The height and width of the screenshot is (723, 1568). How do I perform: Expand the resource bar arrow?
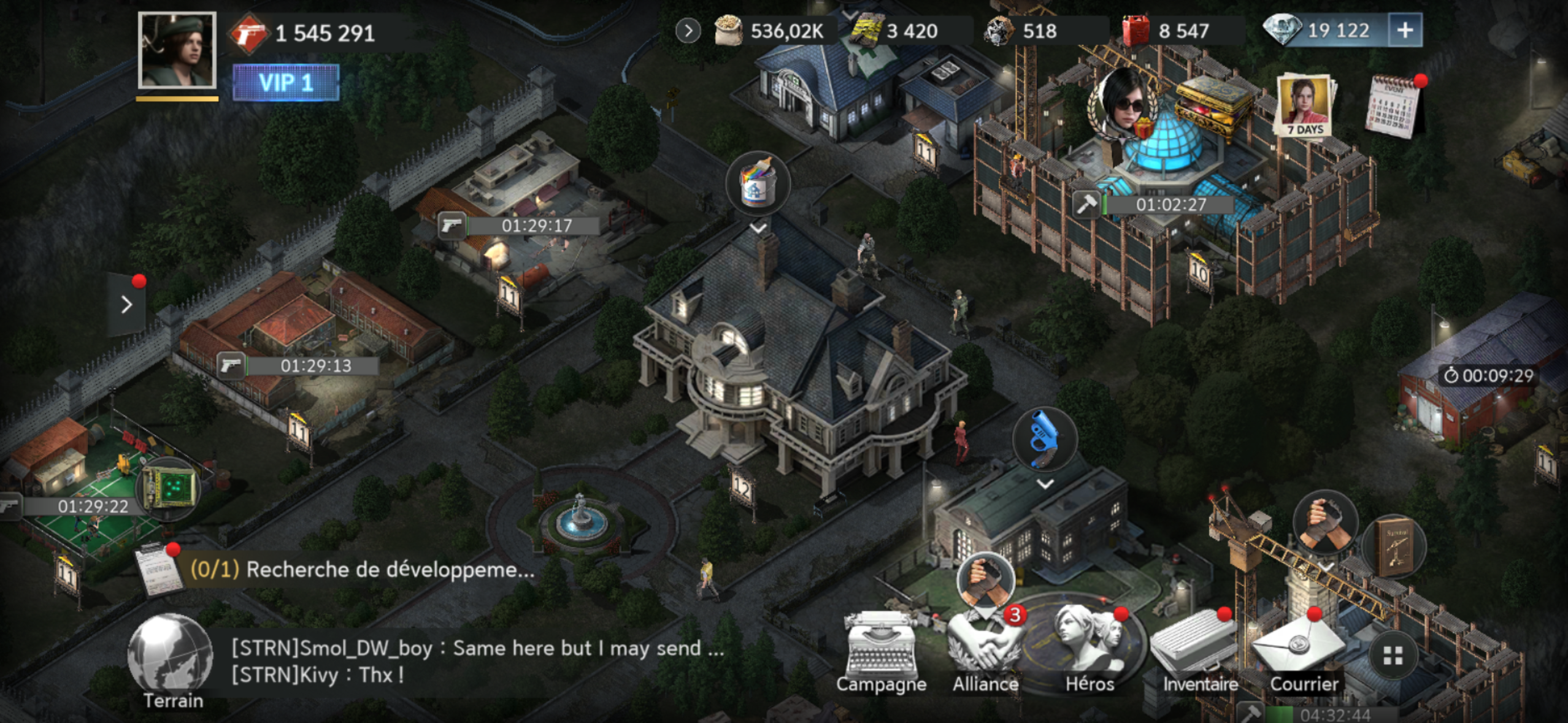click(688, 31)
